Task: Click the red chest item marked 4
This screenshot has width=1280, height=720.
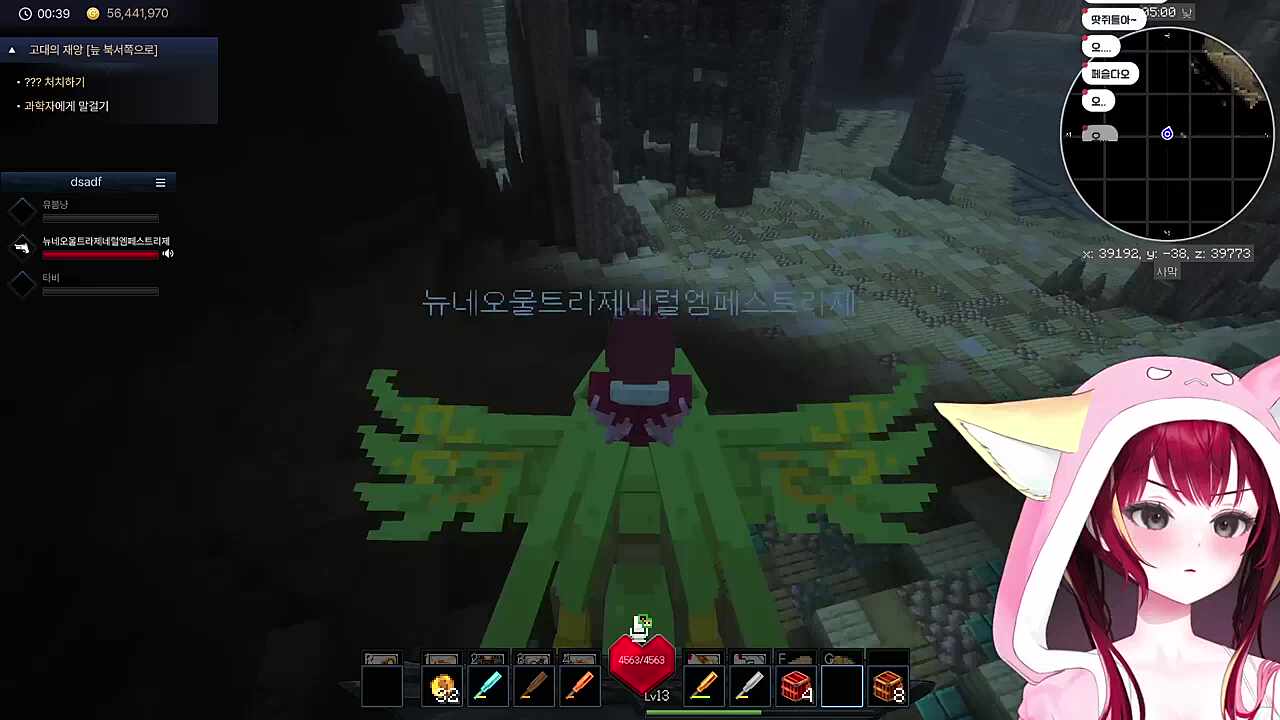Action: [796, 687]
